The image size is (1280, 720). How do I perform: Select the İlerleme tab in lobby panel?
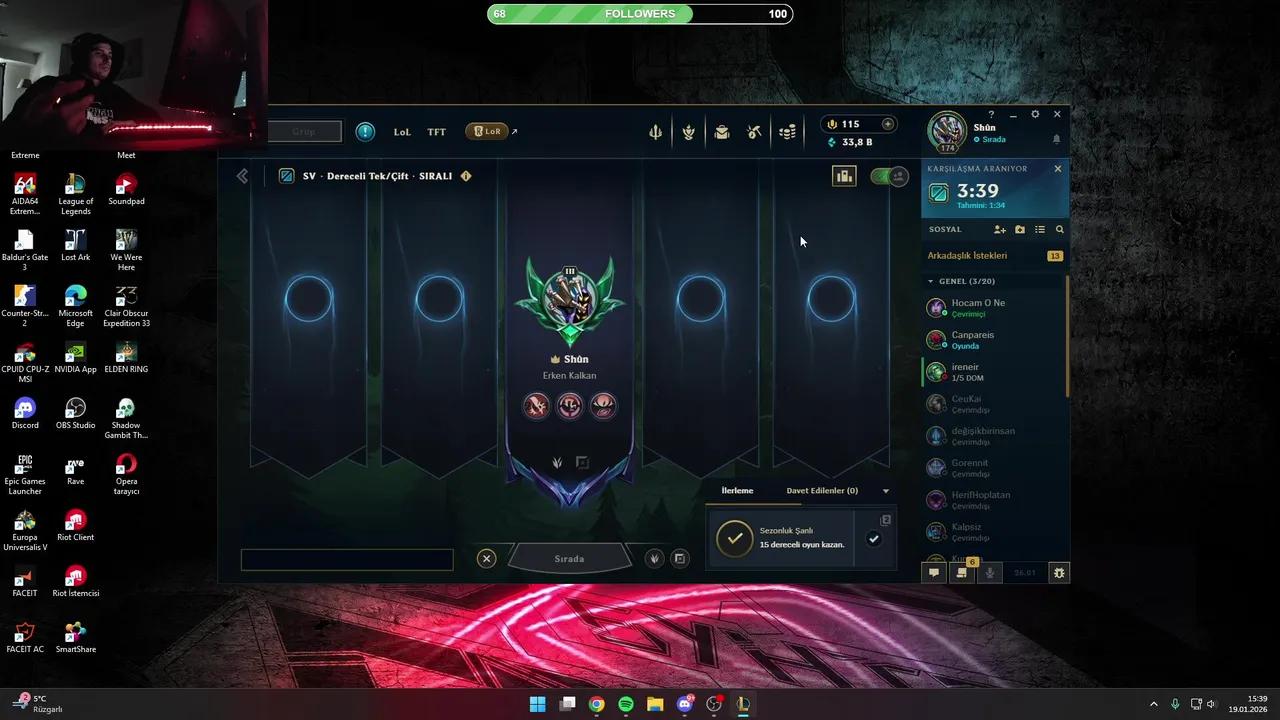click(x=737, y=490)
